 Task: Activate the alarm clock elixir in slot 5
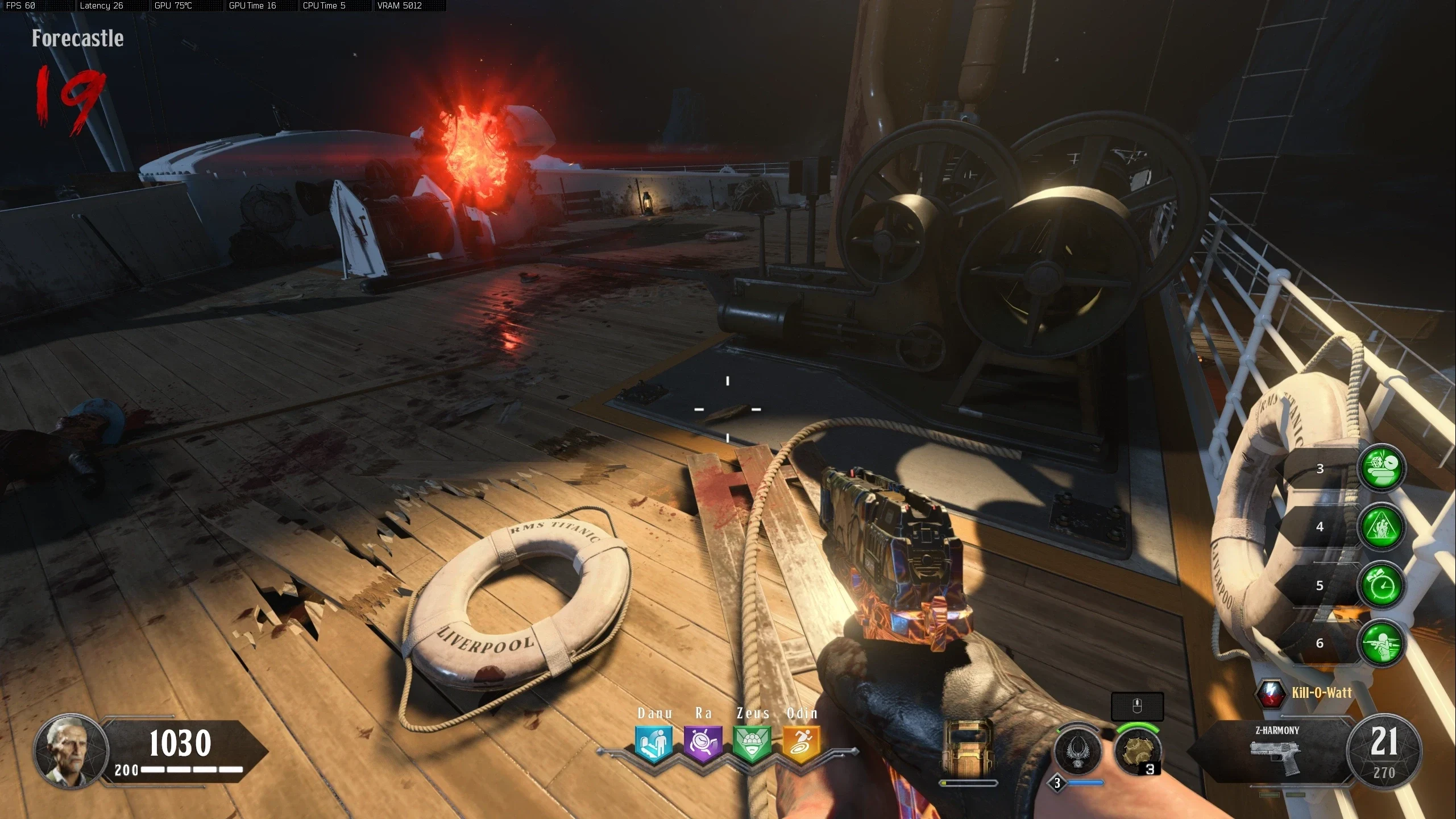(1382, 585)
